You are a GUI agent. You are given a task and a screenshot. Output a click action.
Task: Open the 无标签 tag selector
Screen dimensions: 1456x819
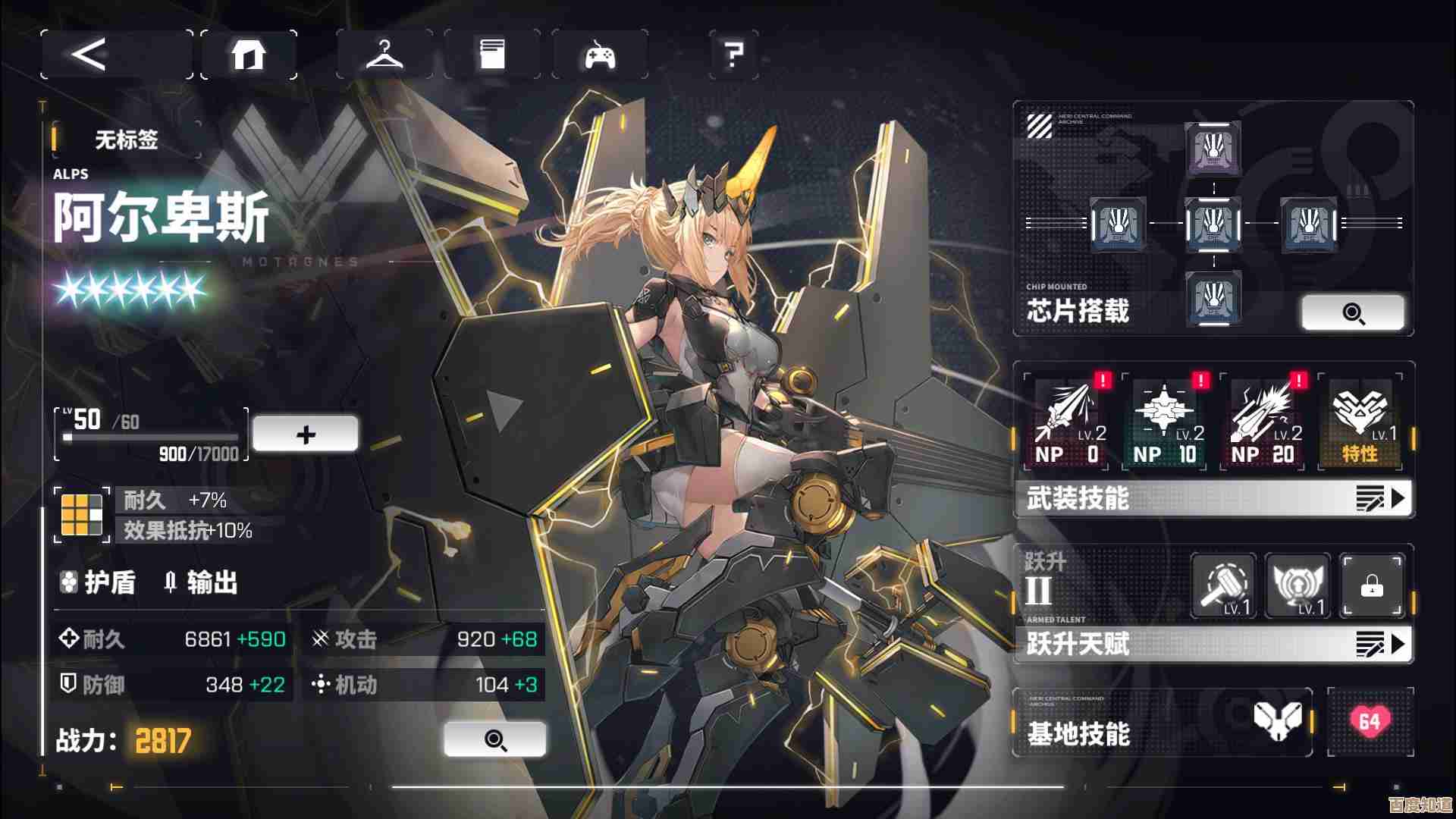point(125,141)
